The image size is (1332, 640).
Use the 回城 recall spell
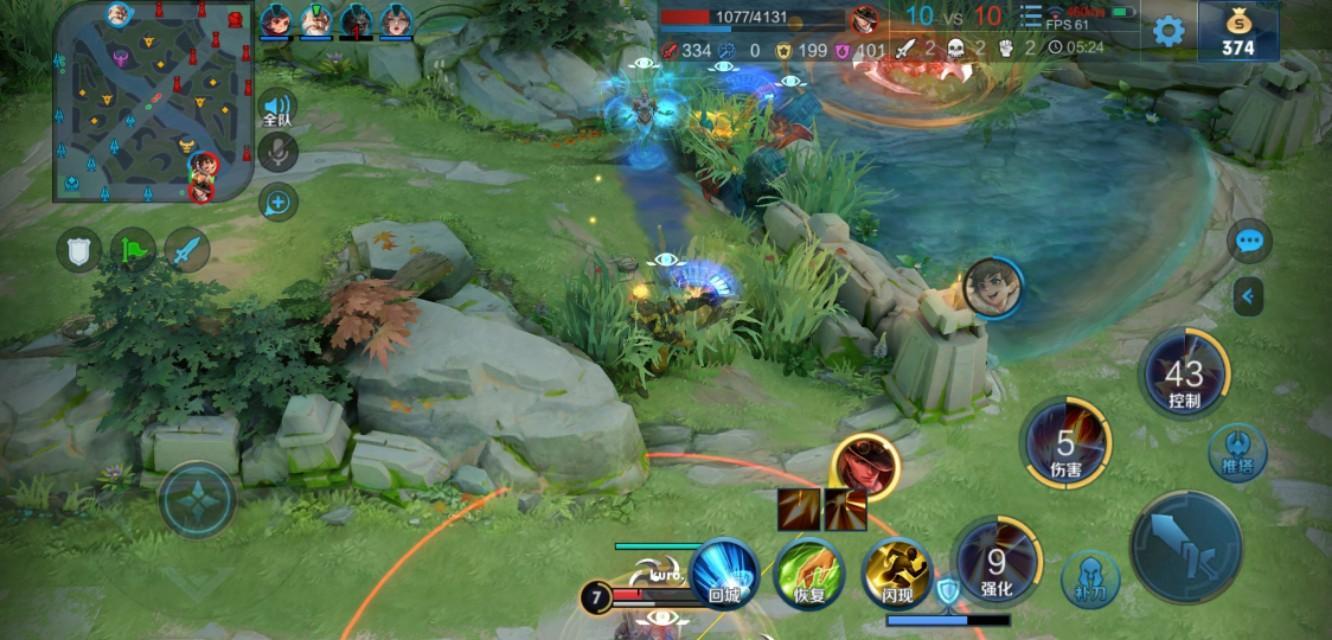point(723,573)
